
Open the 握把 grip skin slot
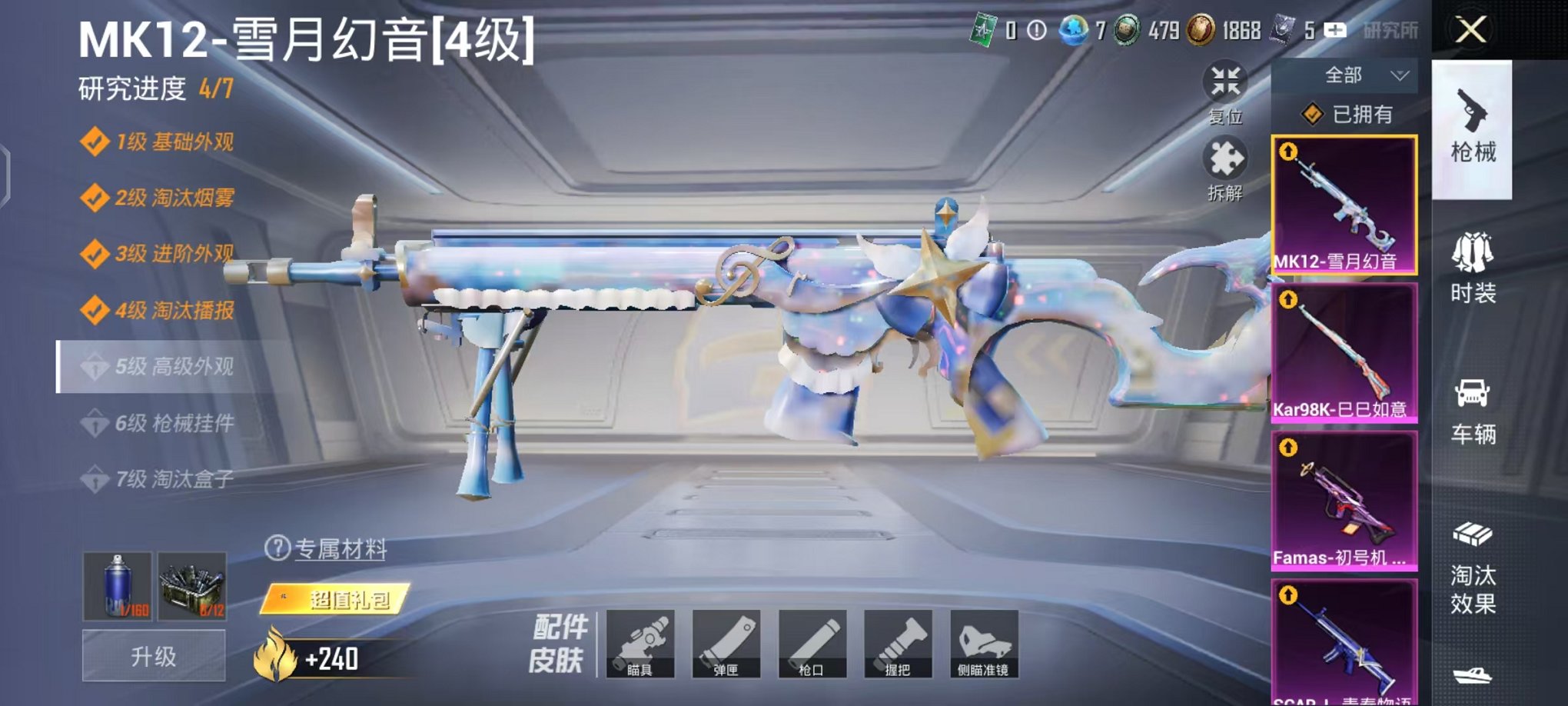(900, 644)
